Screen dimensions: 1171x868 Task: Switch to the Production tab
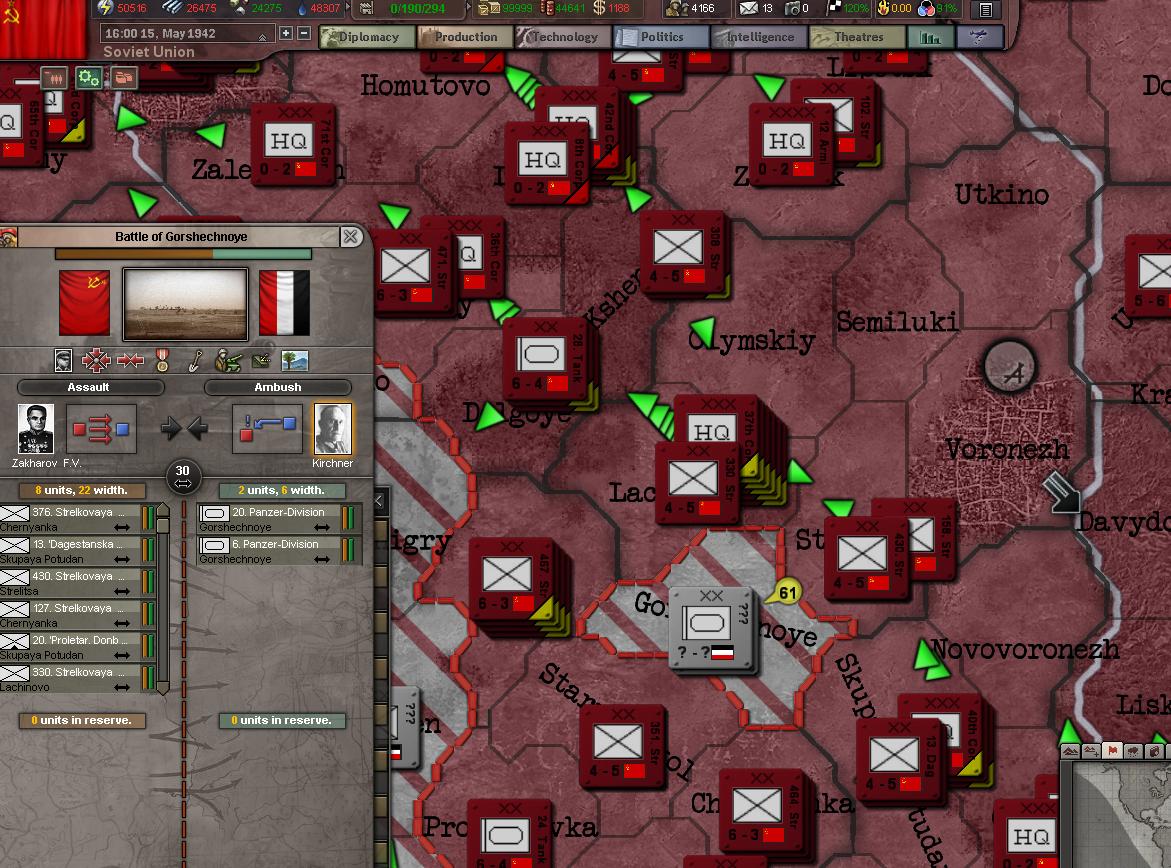click(464, 38)
